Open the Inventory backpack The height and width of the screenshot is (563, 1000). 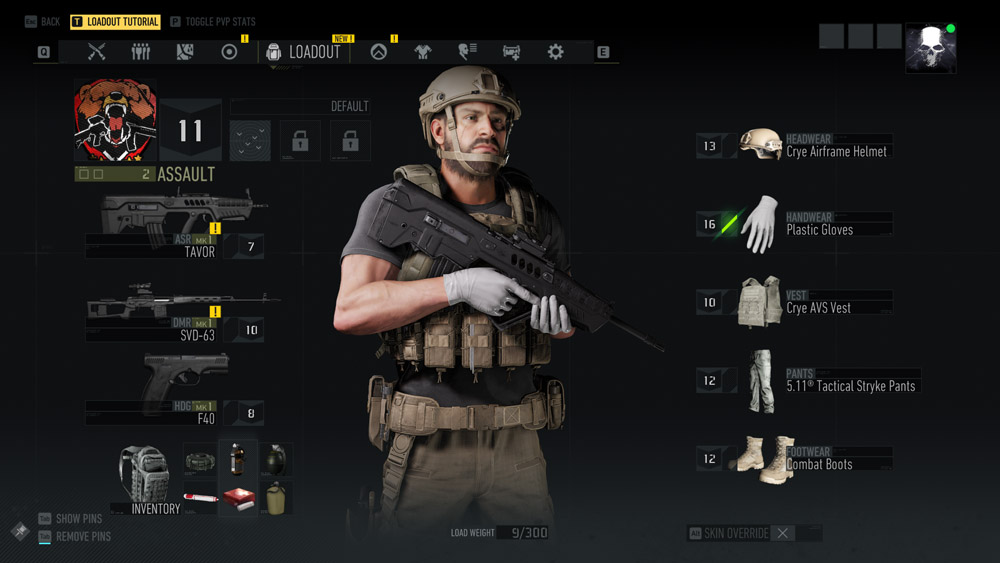pos(146,479)
